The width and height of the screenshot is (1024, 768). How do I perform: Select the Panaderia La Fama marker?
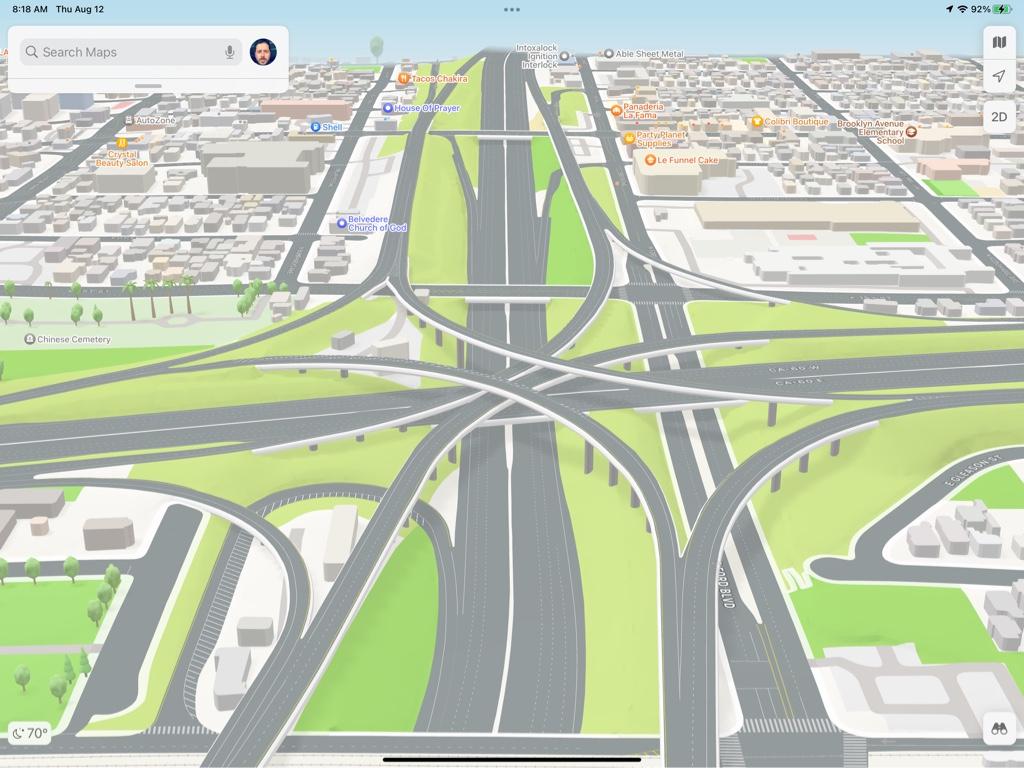click(616, 110)
